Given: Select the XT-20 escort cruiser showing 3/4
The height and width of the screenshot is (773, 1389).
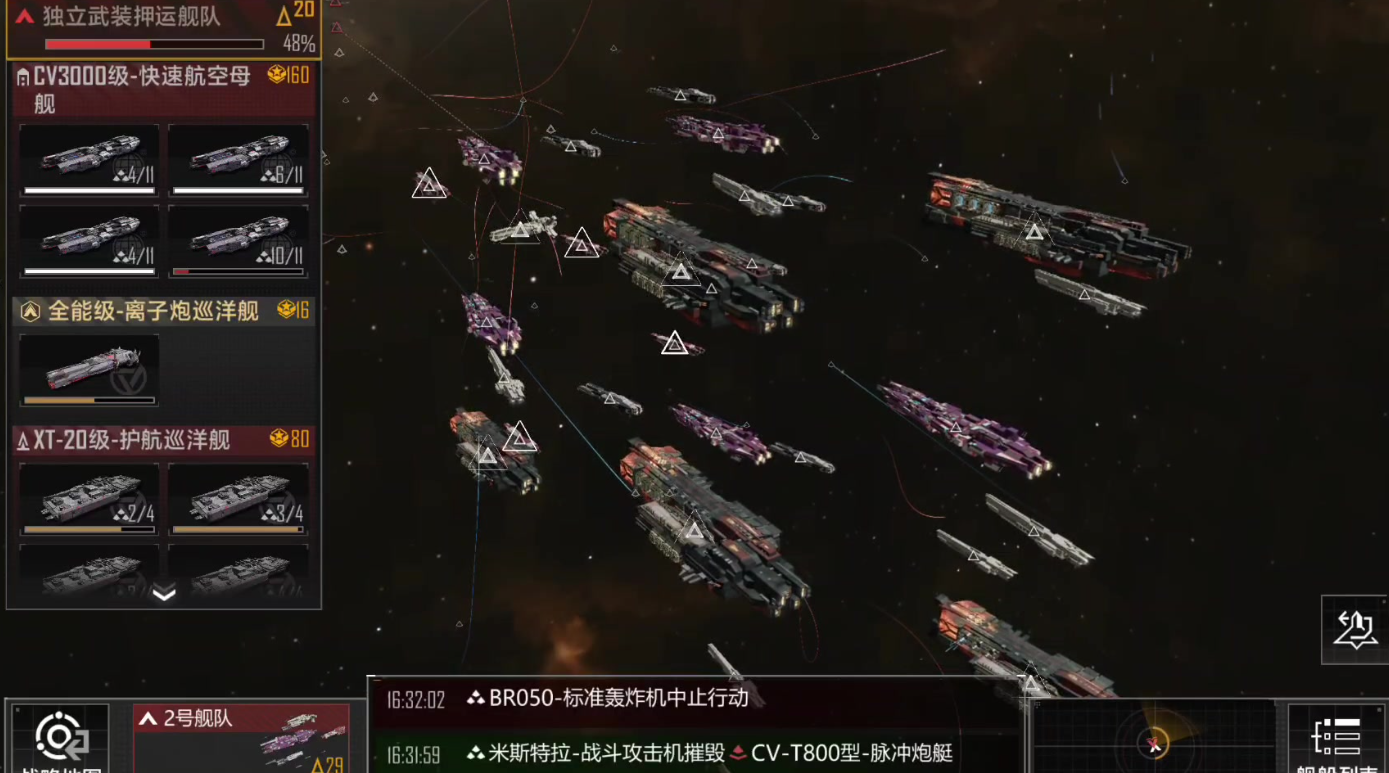Looking at the screenshot, I should tap(238, 498).
